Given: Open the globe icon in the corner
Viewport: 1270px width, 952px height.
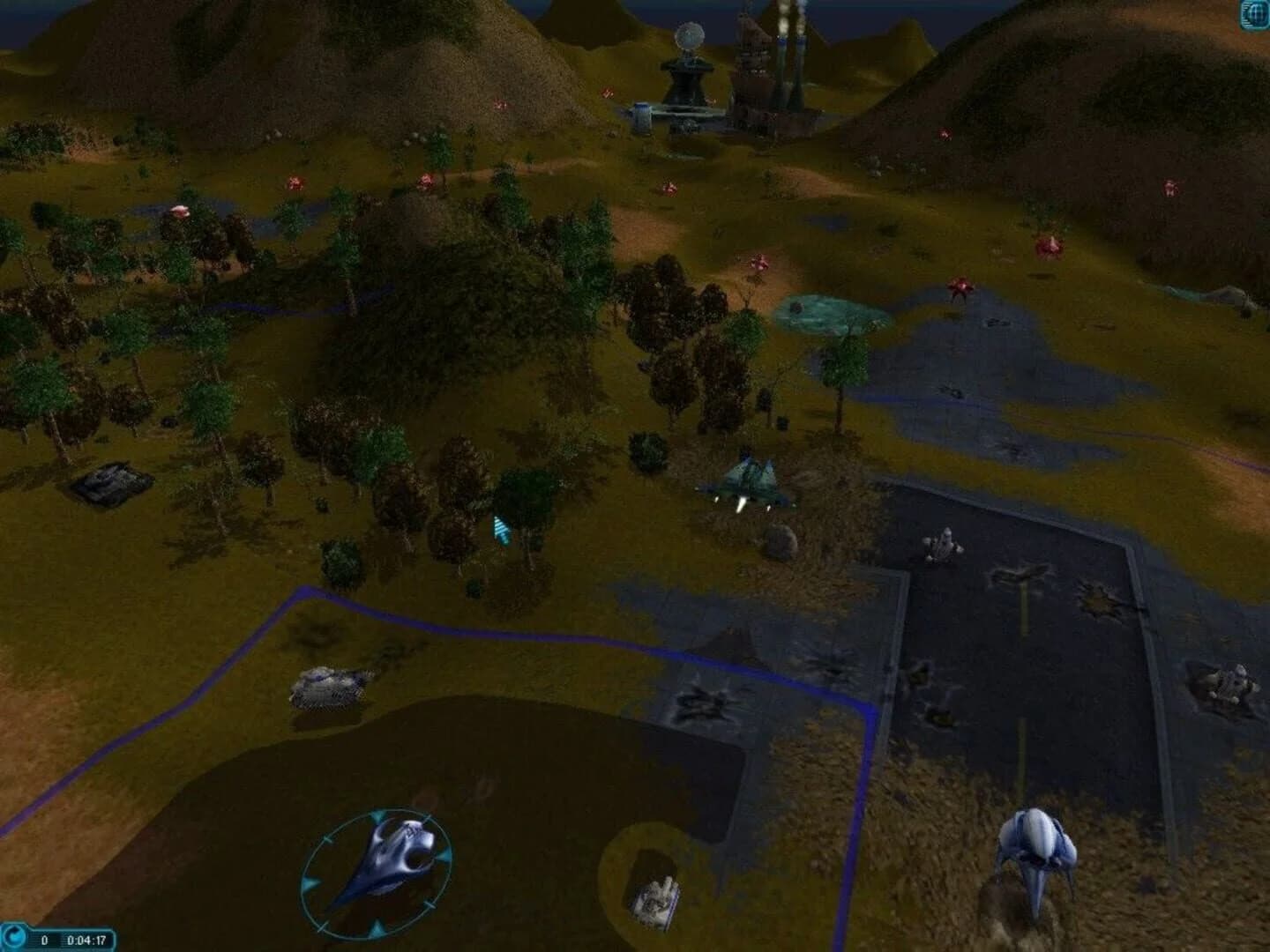Looking at the screenshot, I should click(1254, 14).
